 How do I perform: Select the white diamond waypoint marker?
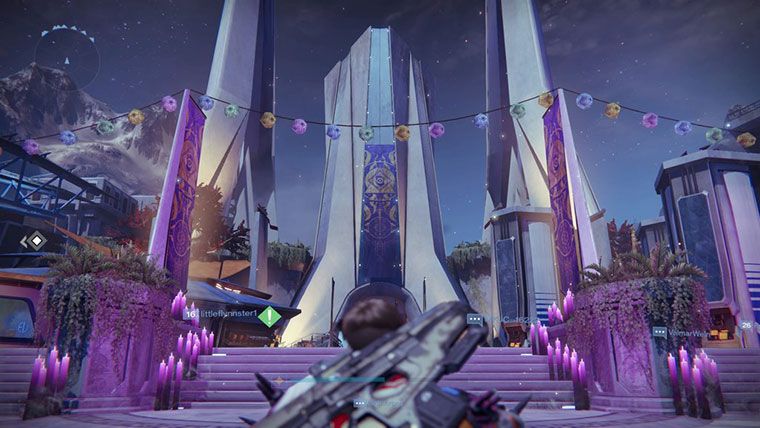(35, 240)
